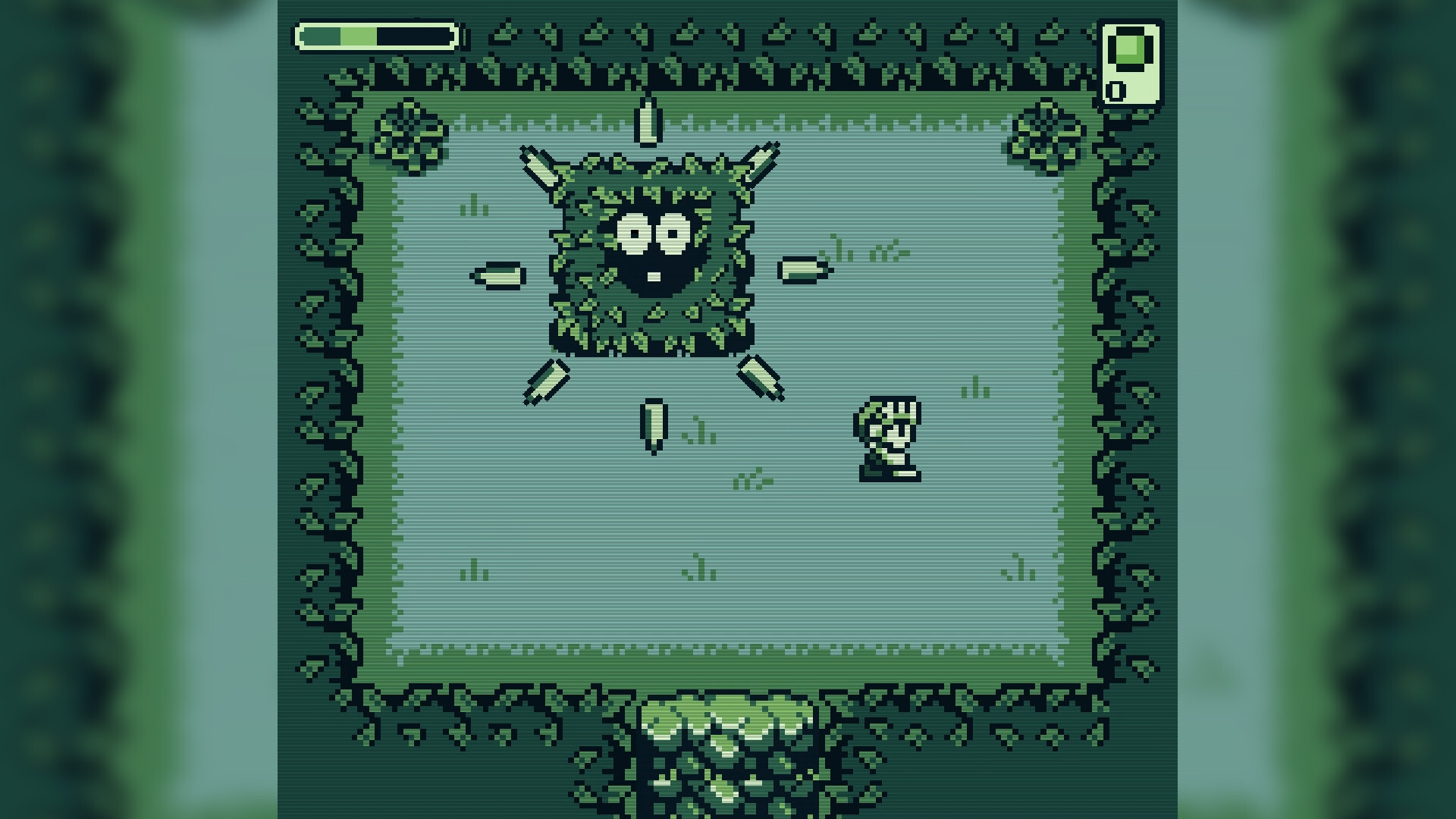Click the spike projectile above the boss
Viewport: 1456px width, 819px height.
point(647,121)
